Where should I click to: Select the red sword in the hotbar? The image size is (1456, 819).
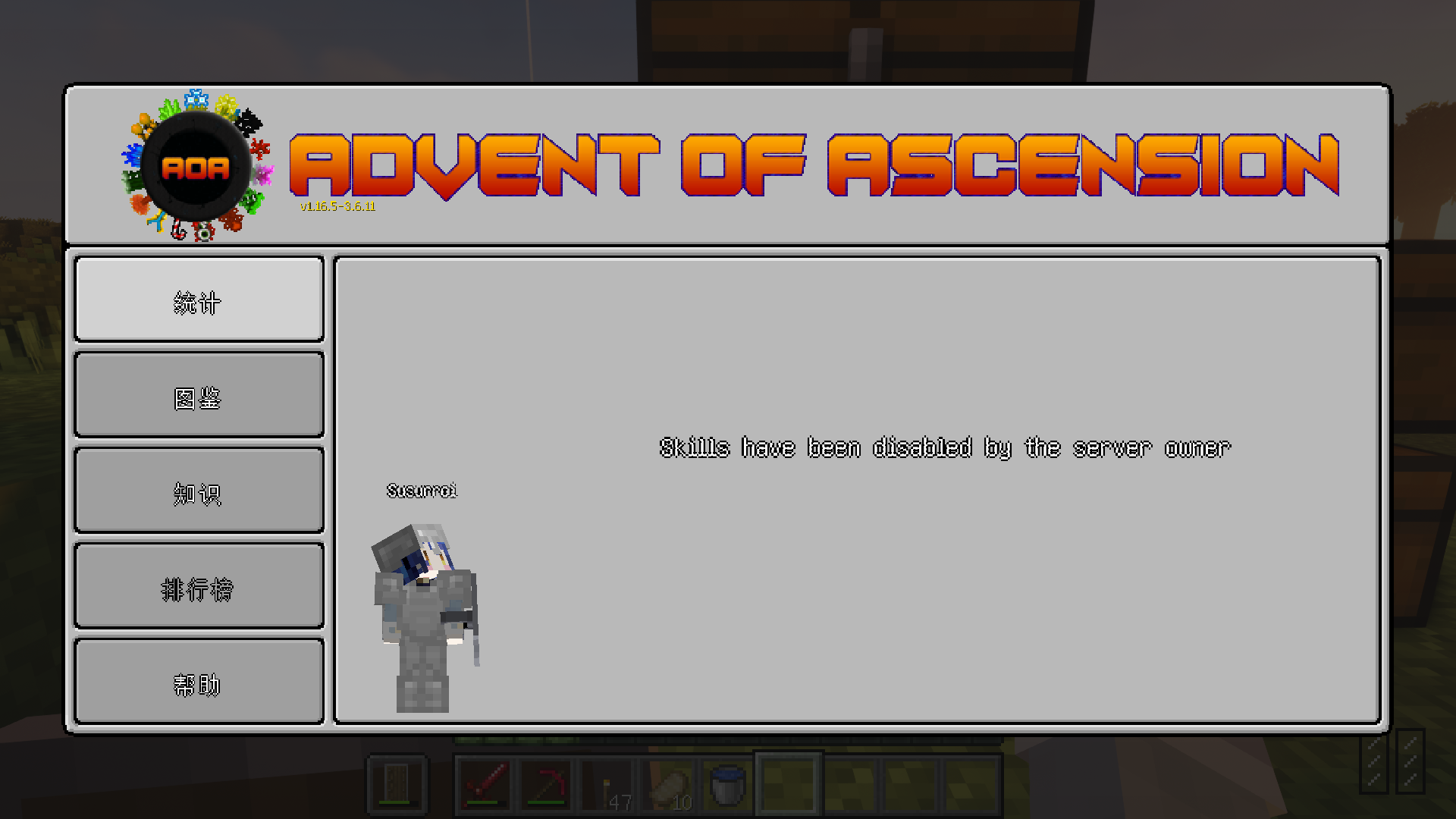pos(484,783)
